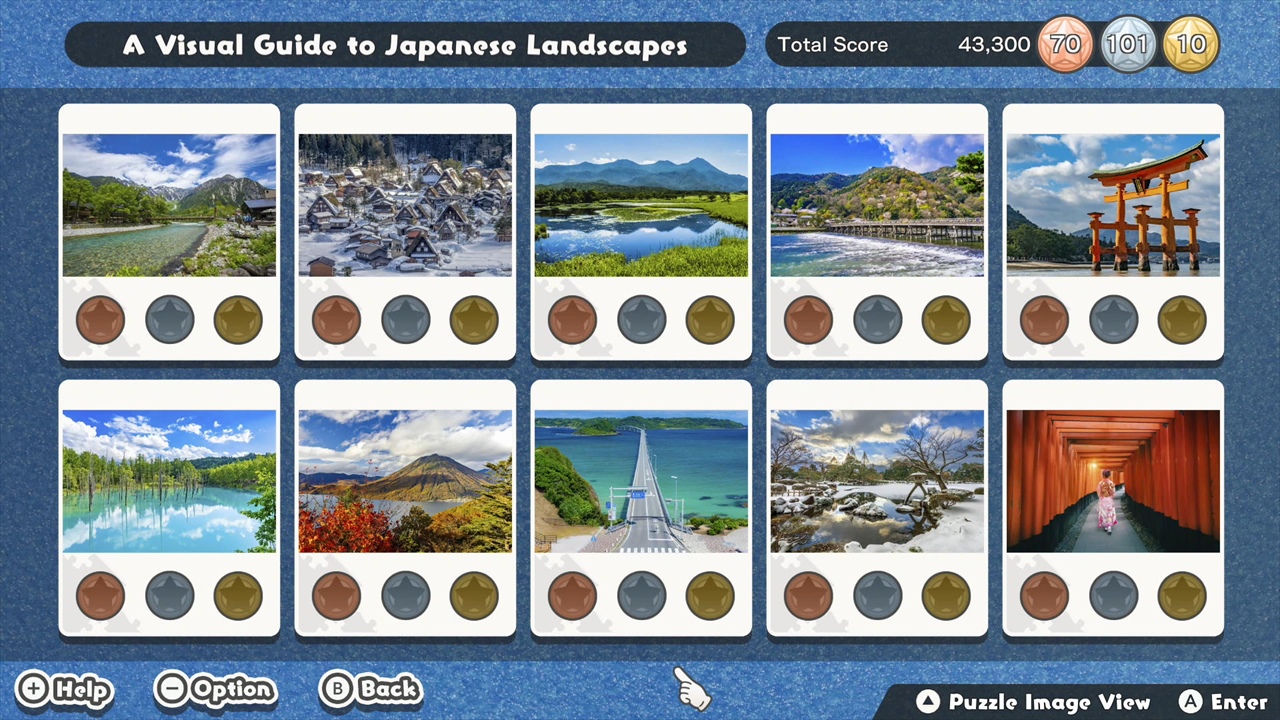Open the snowy village winter puzzle thumbnail
Screen dimensions: 1280x720
coord(405,204)
